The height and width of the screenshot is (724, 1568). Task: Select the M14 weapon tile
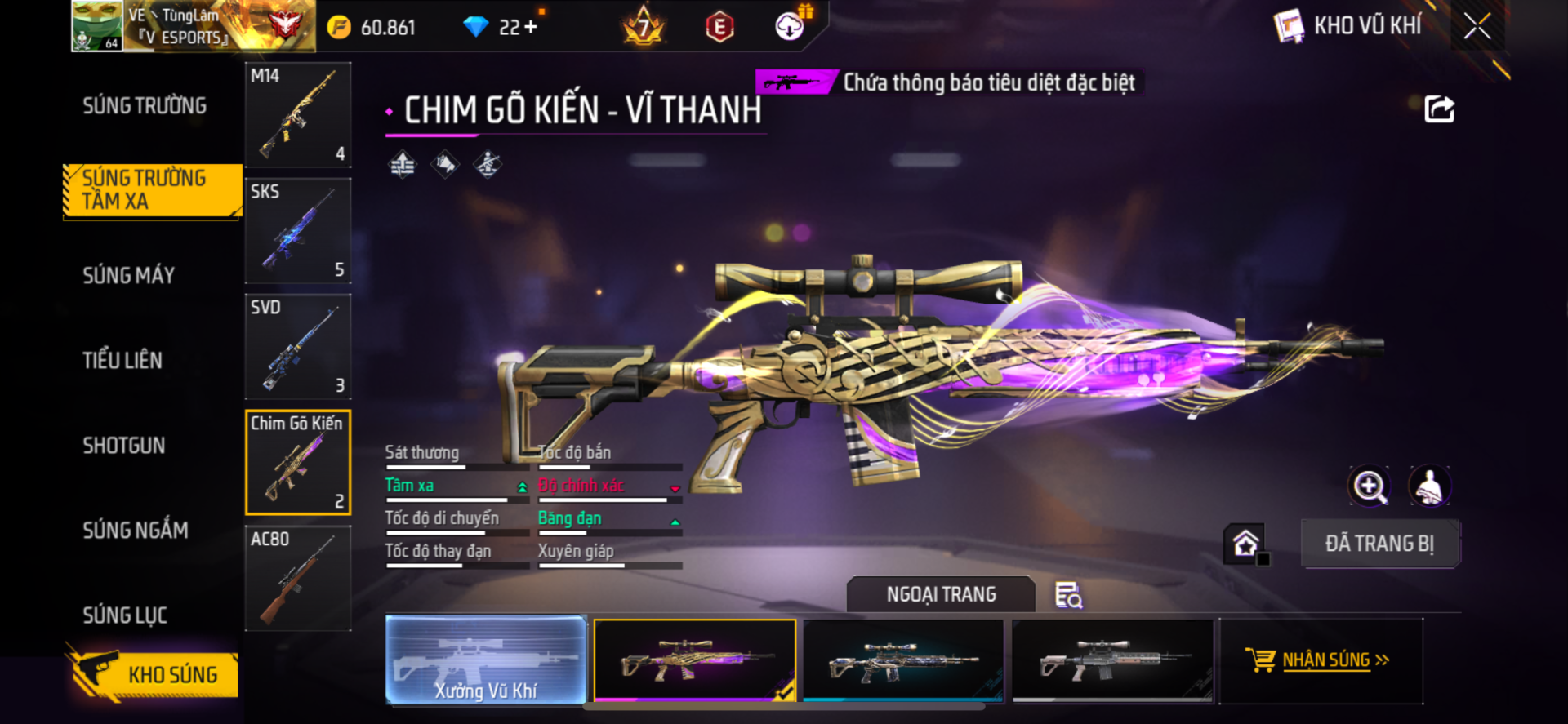(x=298, y=115)
